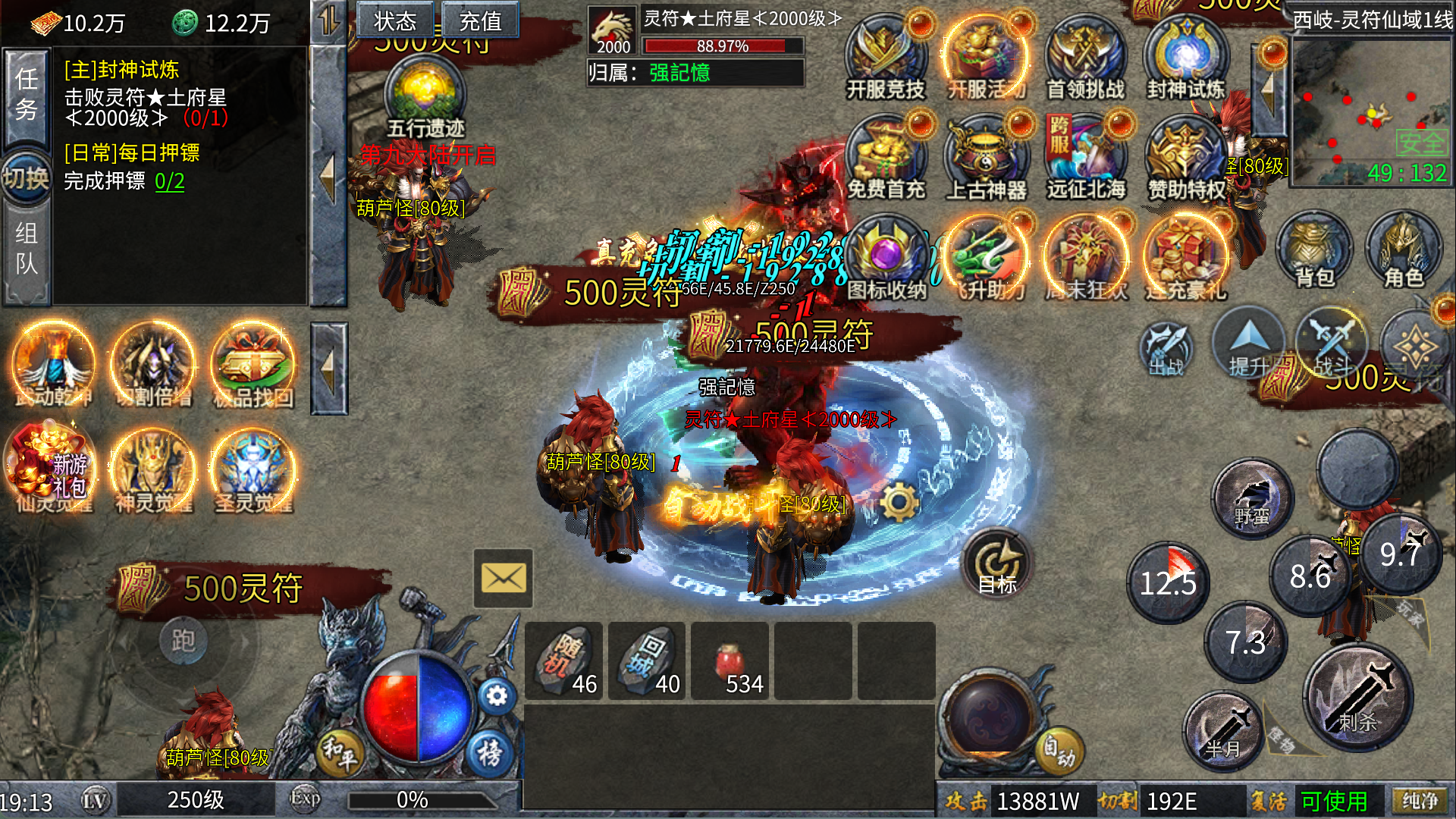Image resolution: width=1456 pixels, height=819 pixels.
Task: Open the 首领挑战 boss challenge icon
Action: 1085,61
